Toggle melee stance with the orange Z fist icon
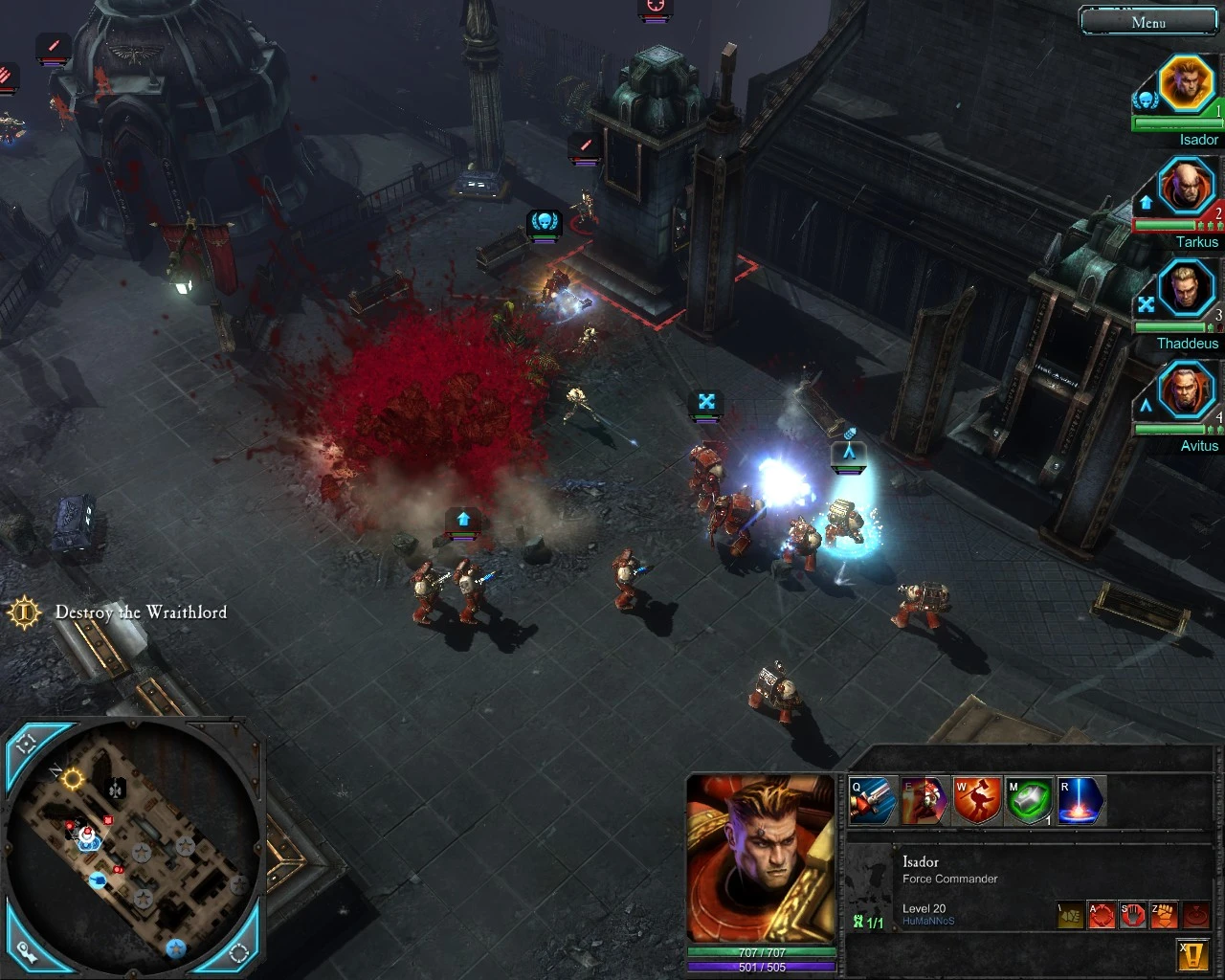Viewport: 1225px width, 980px height. (x=1164, y=915)
